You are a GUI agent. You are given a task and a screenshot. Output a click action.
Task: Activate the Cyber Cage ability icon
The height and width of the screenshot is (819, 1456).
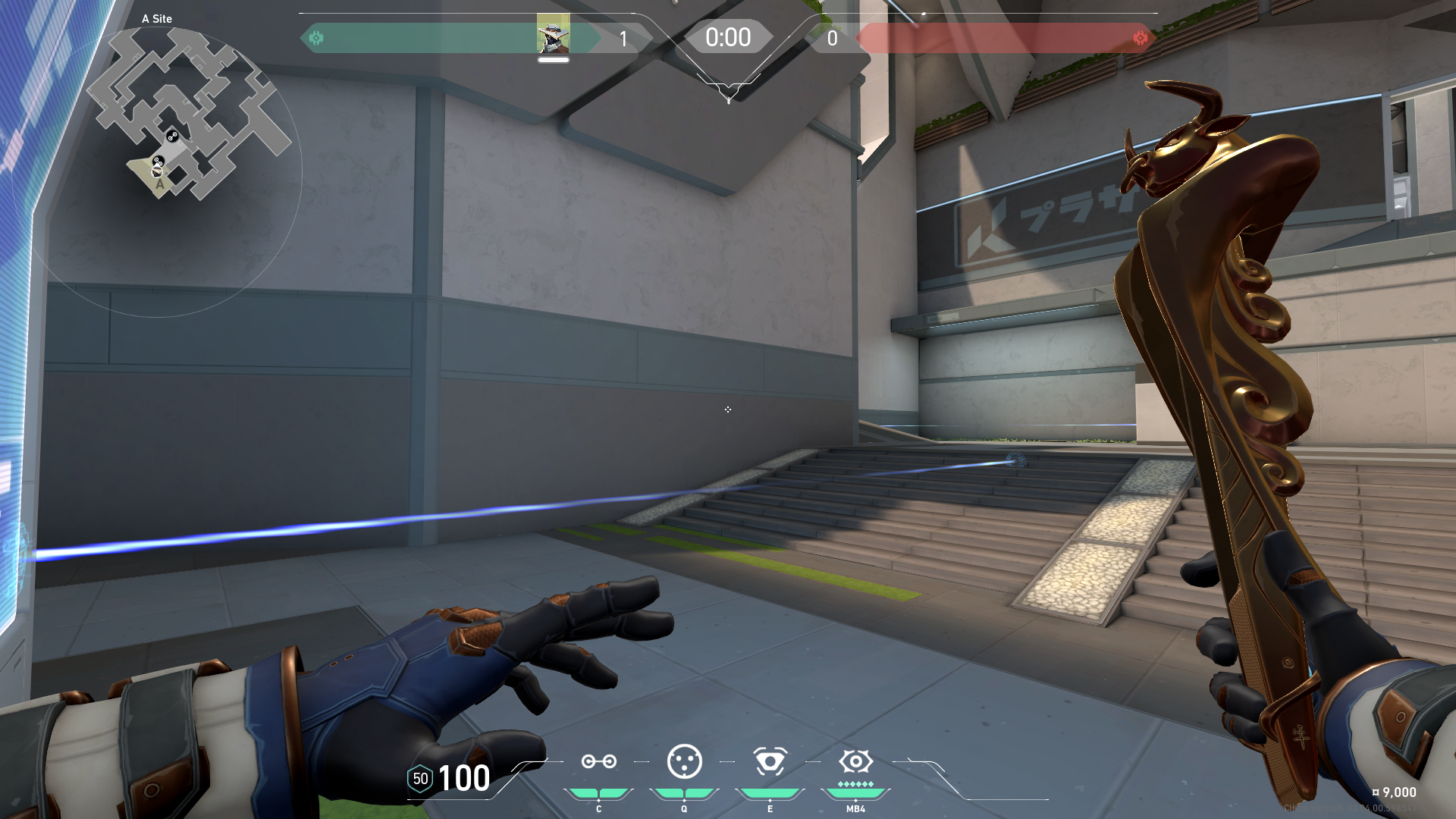pos(684,761)
